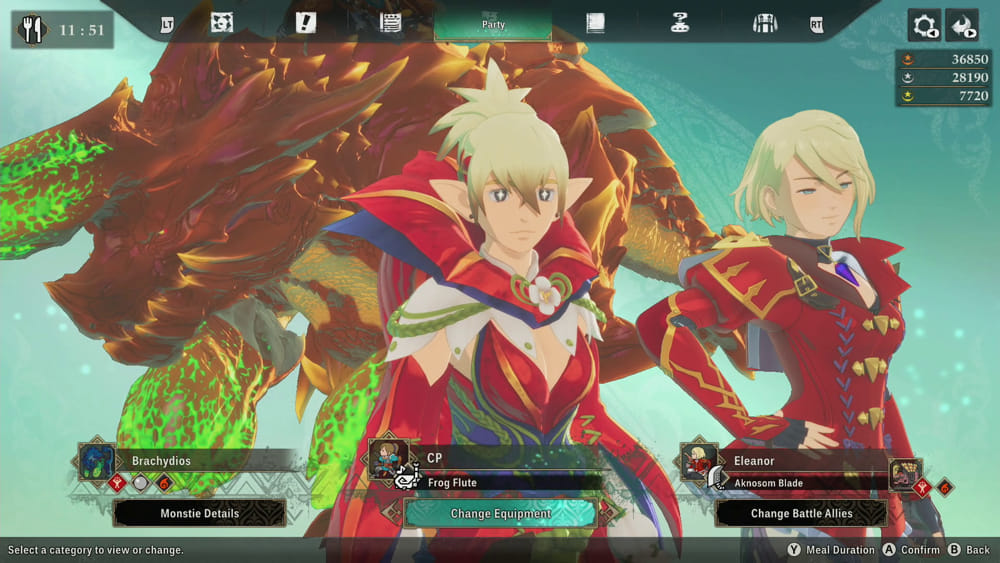Open the lined-paper list tab

click(391, 23)
